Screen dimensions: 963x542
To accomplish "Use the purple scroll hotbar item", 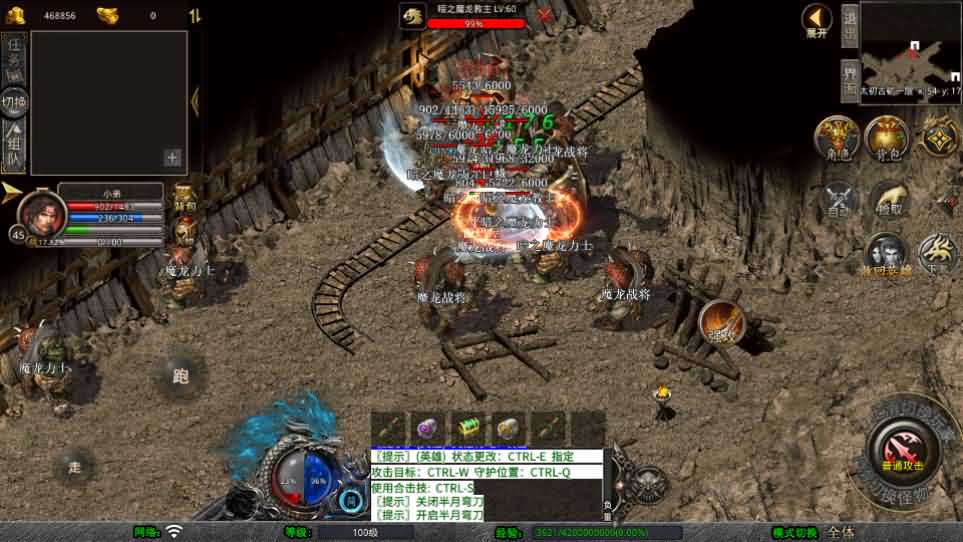I will point(427,427).
